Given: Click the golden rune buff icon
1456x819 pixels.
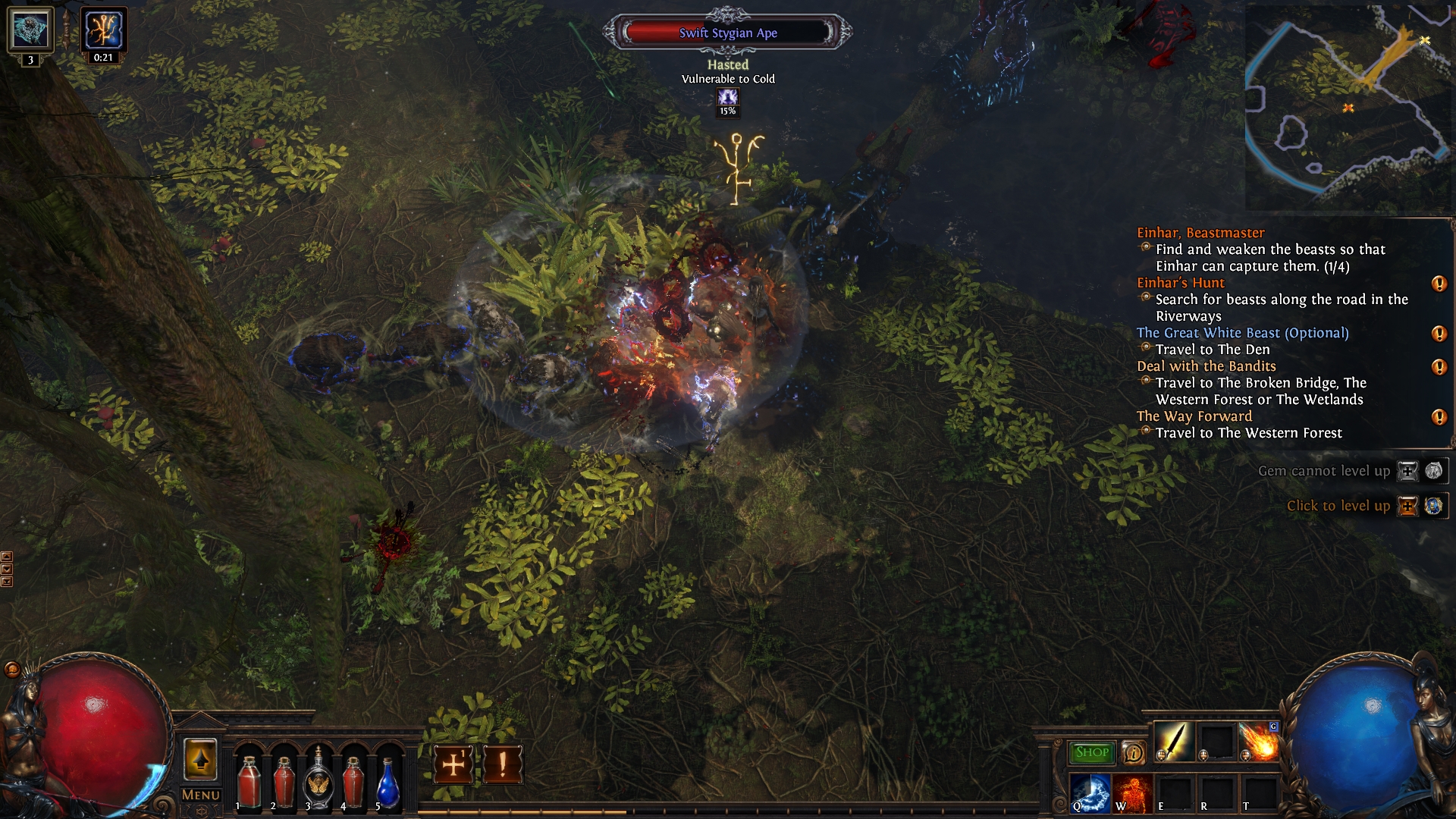Looking at the screenshot, I should click(104, 30).
